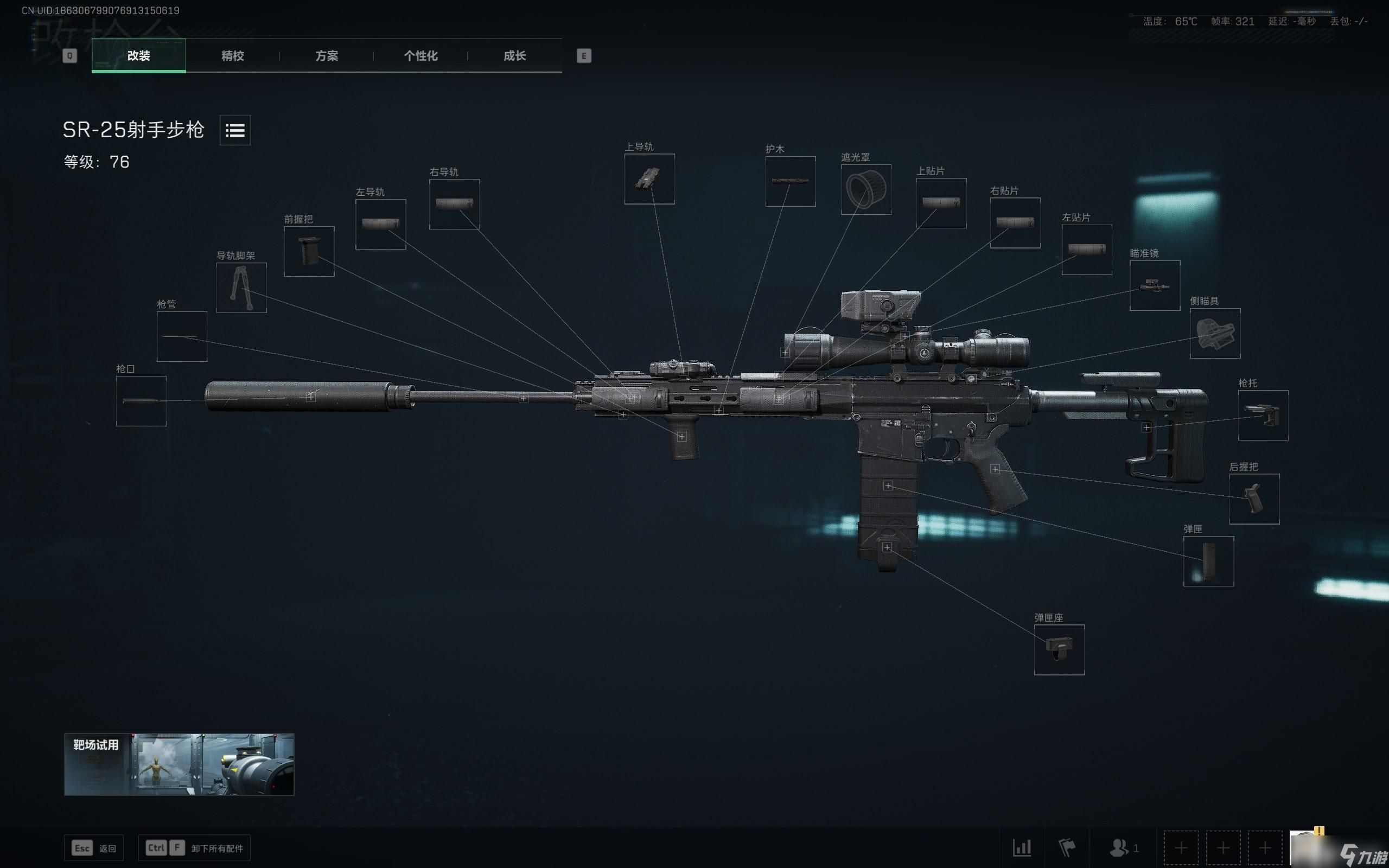Choose the 导轨脚架 bipod slot

pyautogui.click(x=241, y=288)
